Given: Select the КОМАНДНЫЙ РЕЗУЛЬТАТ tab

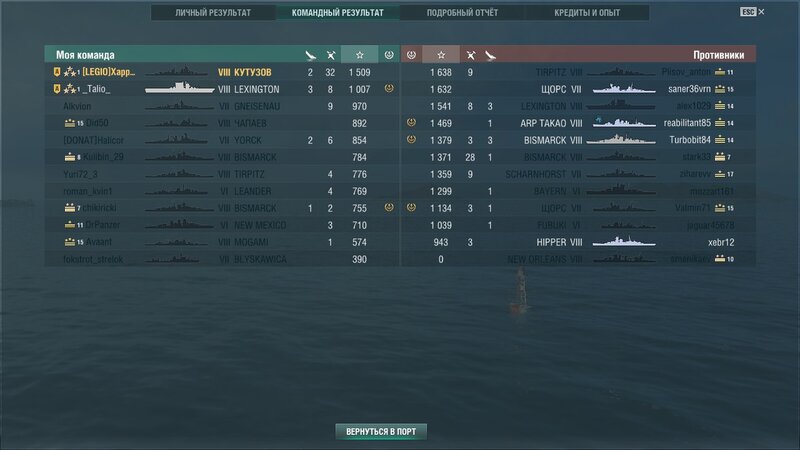Looking at the screenshot, I should point(336,13).
